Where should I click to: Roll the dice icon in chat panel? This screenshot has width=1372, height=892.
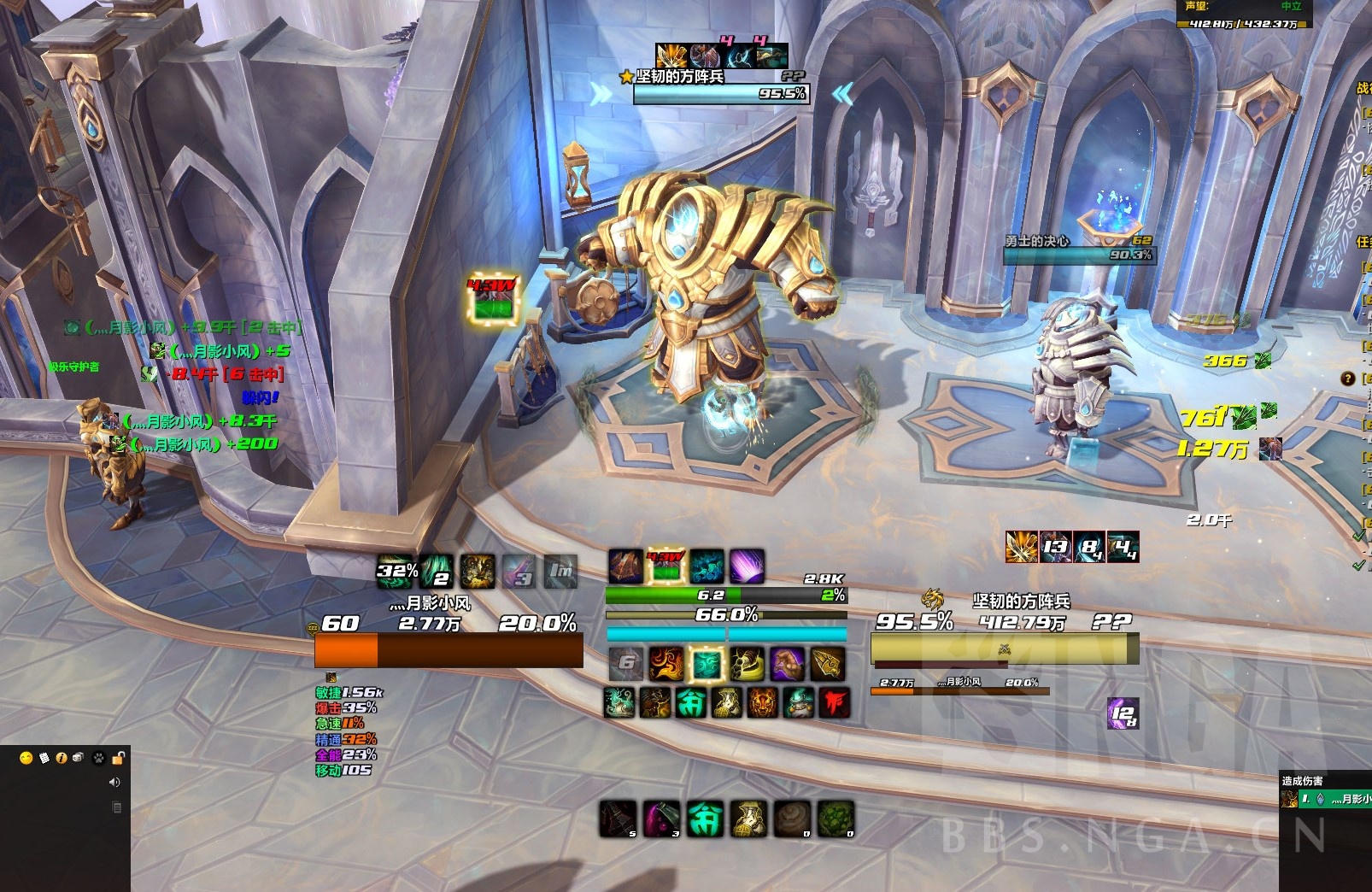click(x=78, y=758)
